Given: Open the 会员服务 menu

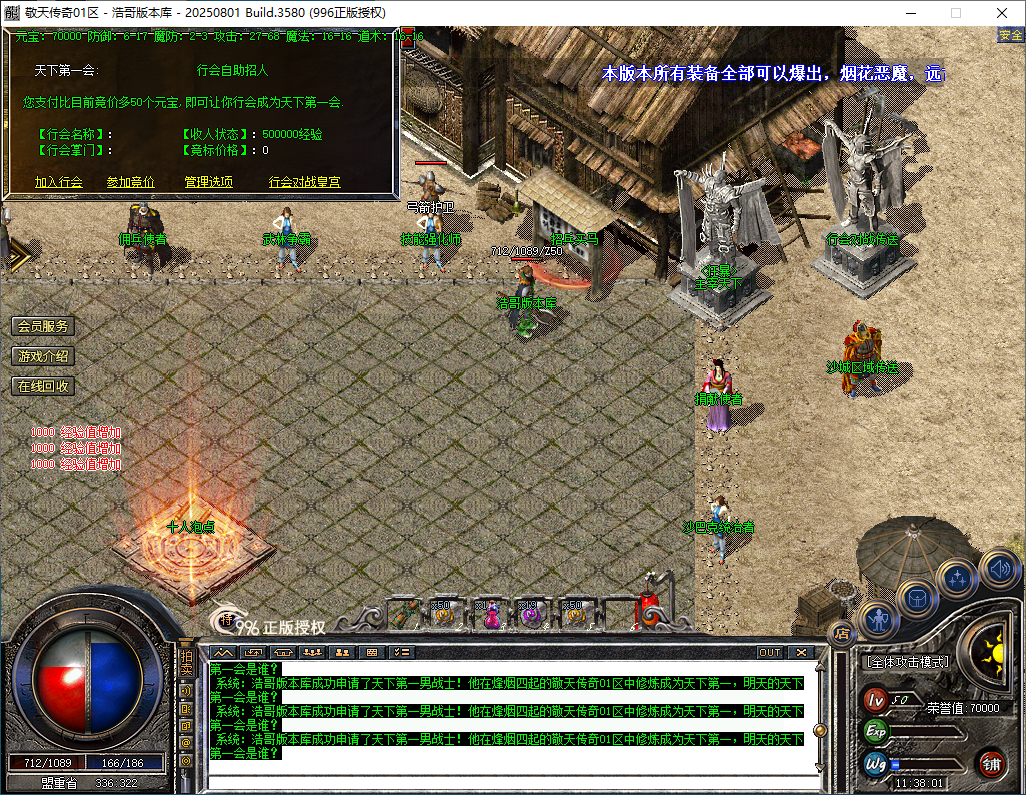Looking at the screenshot, I should [x=43, y=327].
